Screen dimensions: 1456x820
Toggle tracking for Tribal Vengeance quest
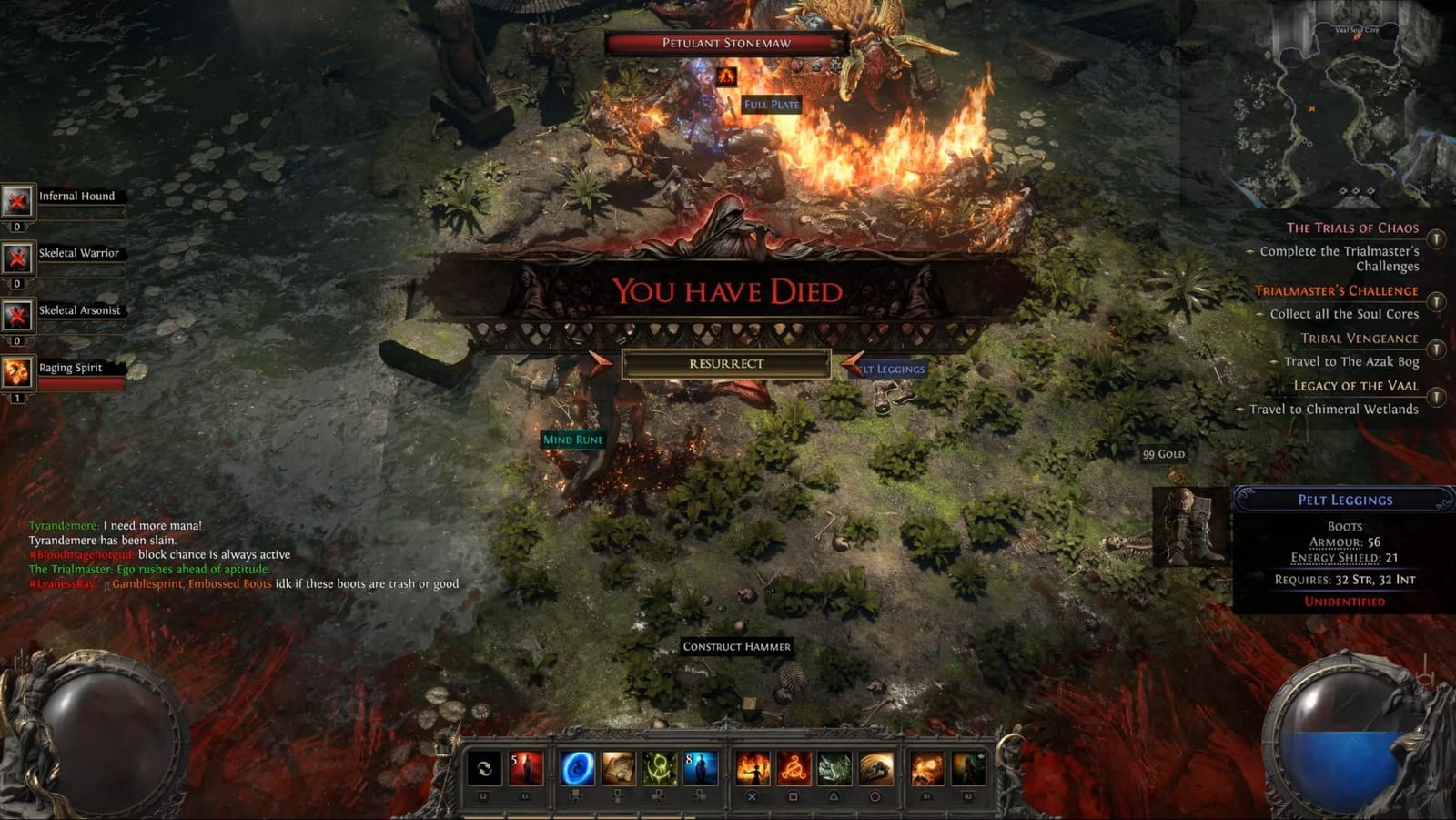(1436, 348)
